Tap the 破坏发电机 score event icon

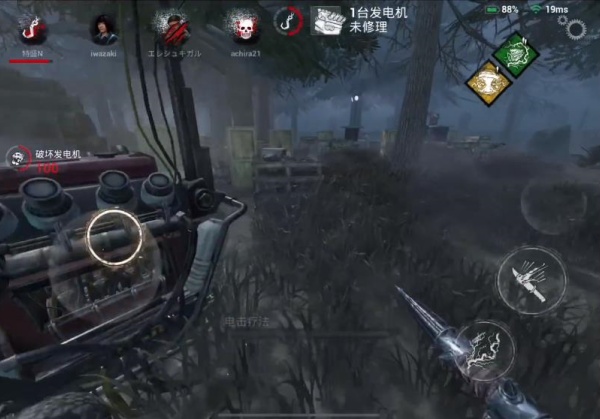[x=17, y=156]
